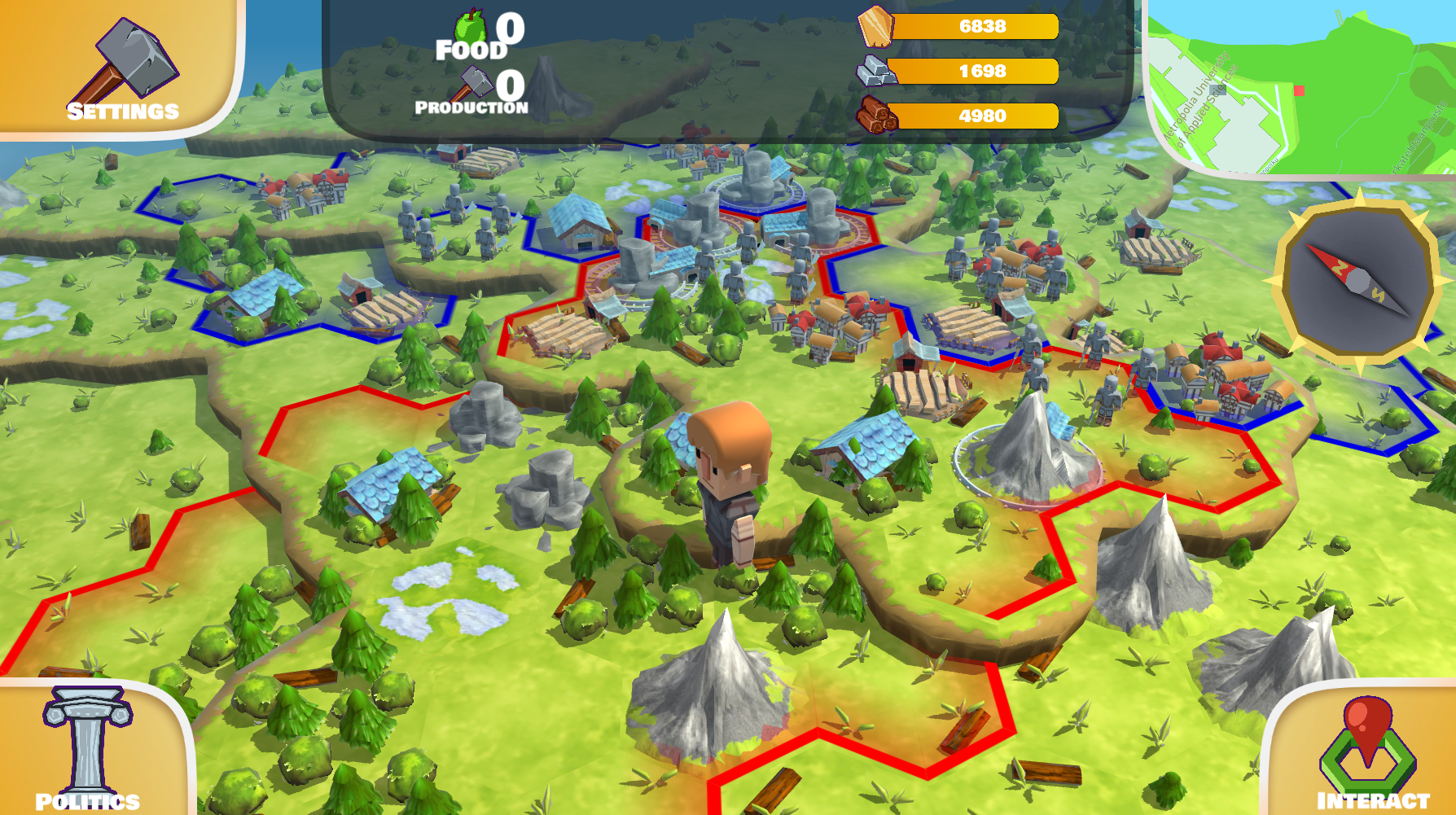This screenshot has width=1456, height=815.
Task: Click the compass icon
Action: [x=1357, y=280]
